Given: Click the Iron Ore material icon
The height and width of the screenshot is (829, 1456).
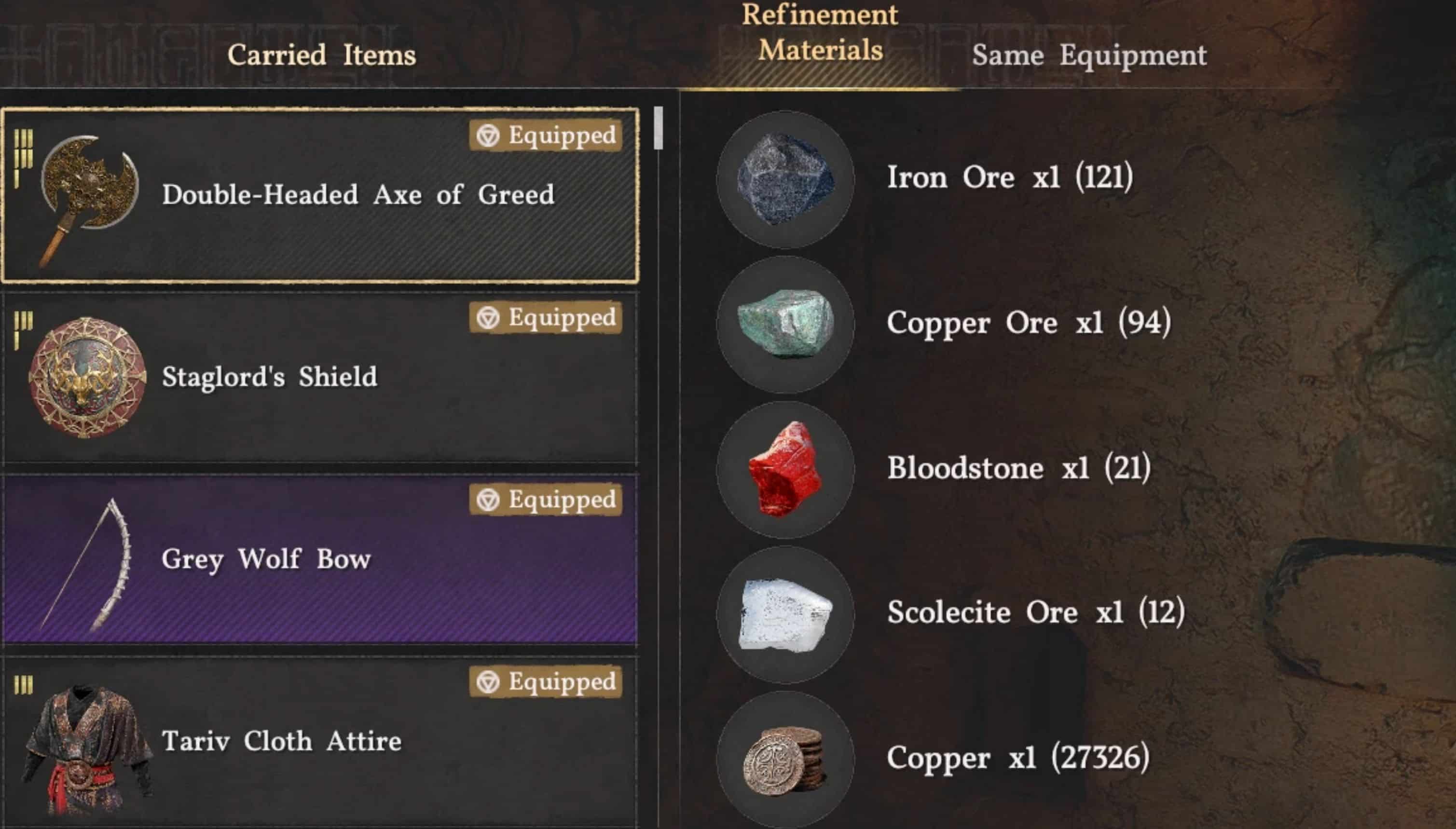Looking at the screenshot, I should point(785,179).
